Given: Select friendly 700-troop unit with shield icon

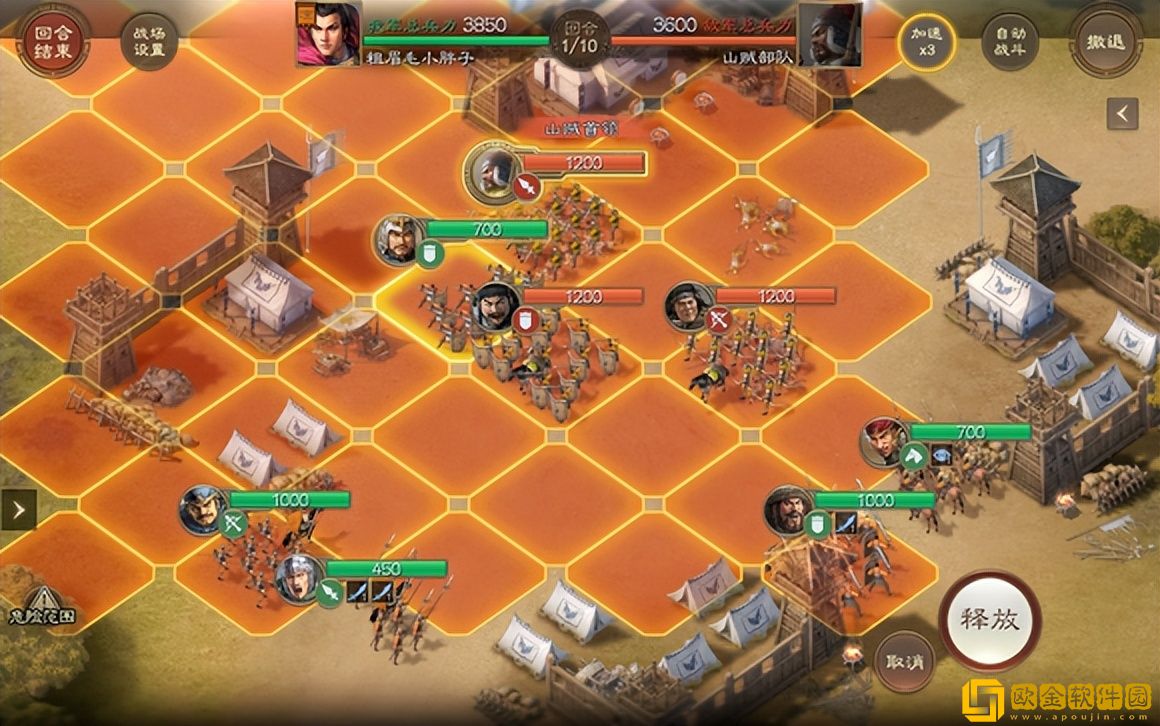Looking at the screenshot, I should click(399, 240).
